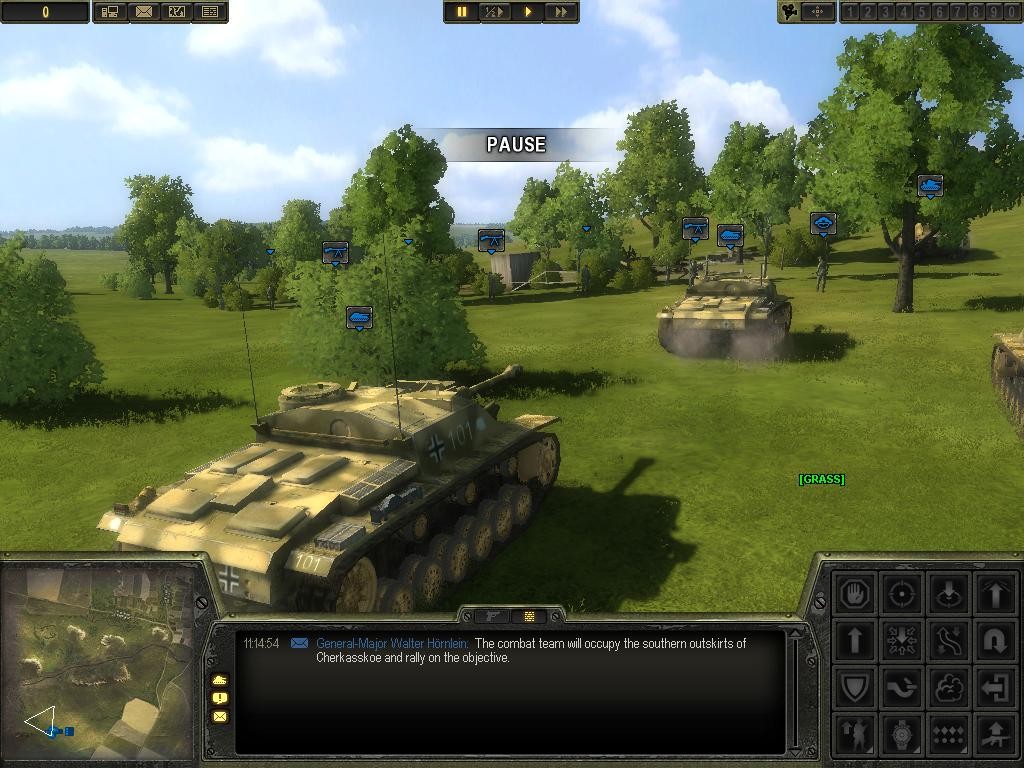Viewport: 1024px width, 768px height.
Task: Select the winding route movement order
Action: 948,640
